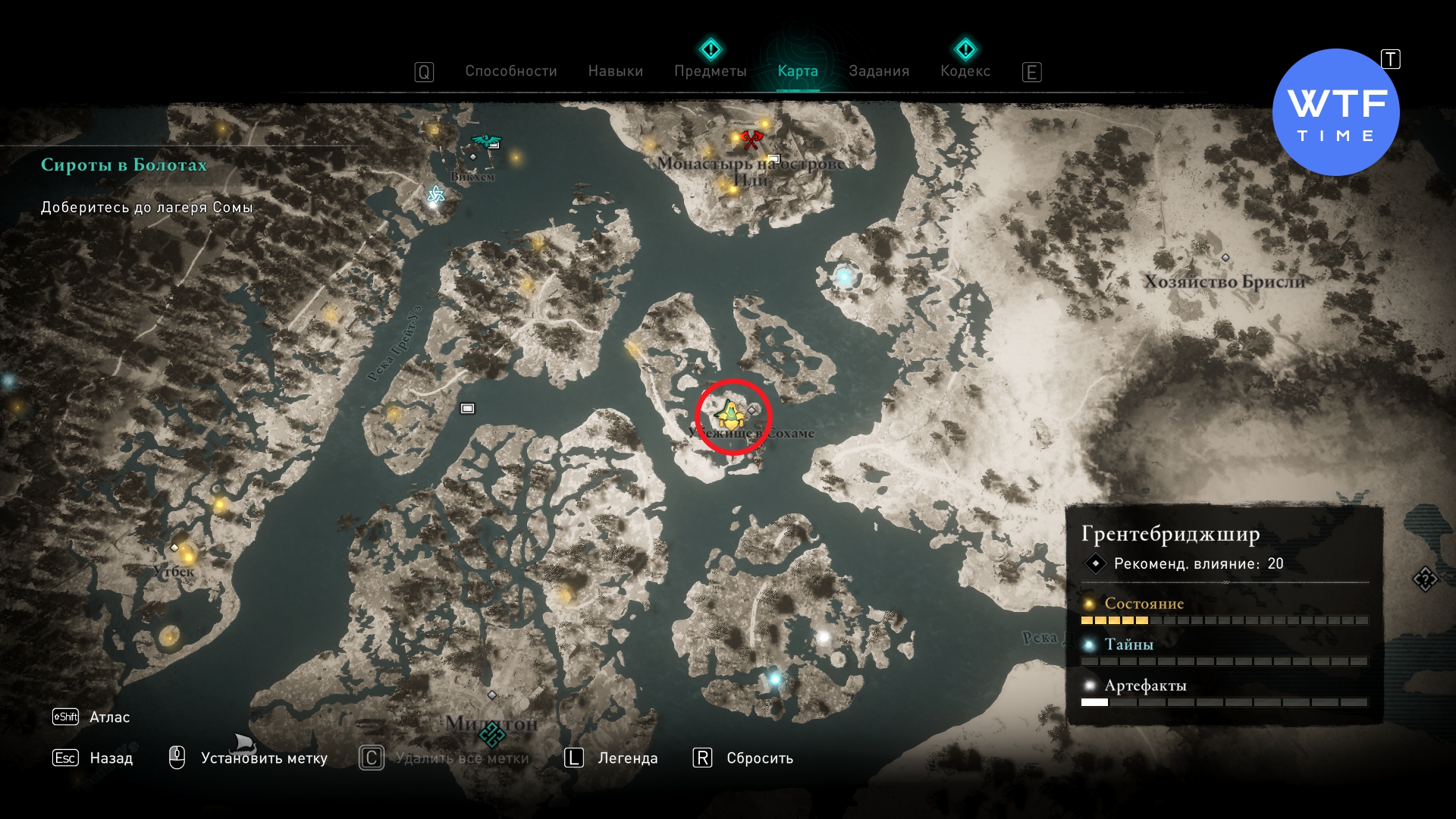Screen dimensions: 1456x819
Task: Select the Карта tab
Action: point(797,71)
